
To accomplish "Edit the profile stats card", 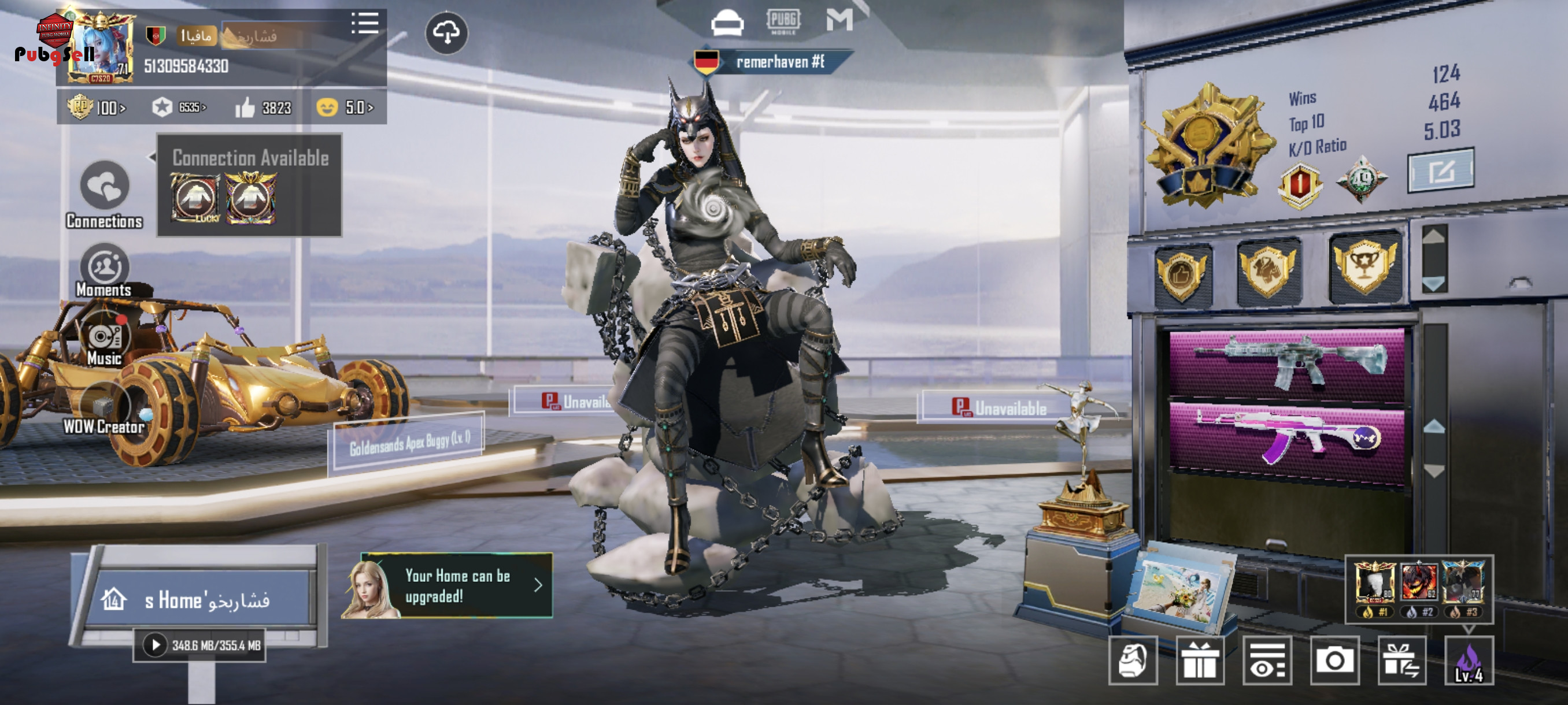I will tap(1440, 171).
